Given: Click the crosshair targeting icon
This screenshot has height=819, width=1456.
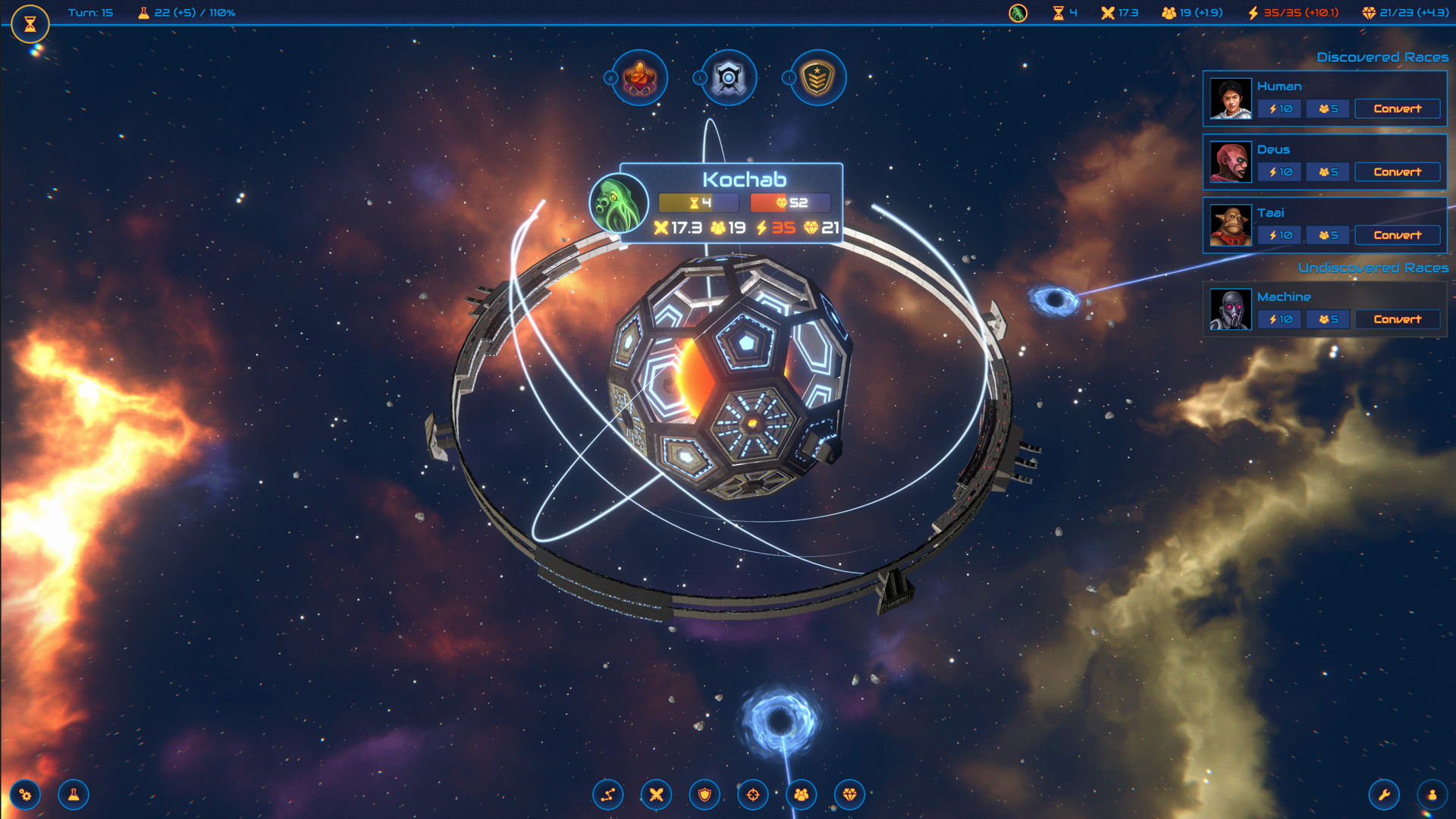Looking at the screenshot, I should click(753, 795).
